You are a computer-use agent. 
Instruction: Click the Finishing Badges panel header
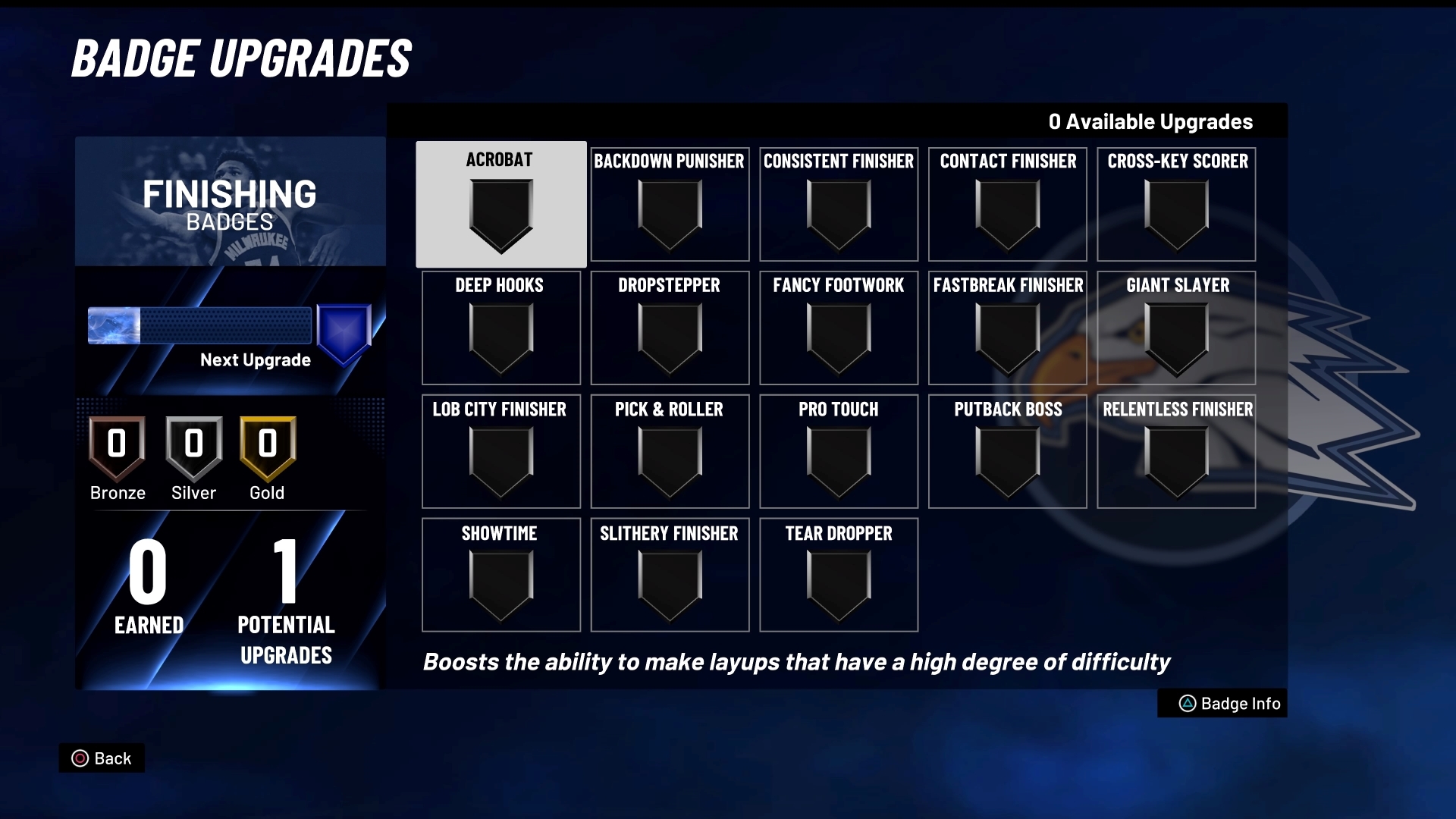[230, 202]
